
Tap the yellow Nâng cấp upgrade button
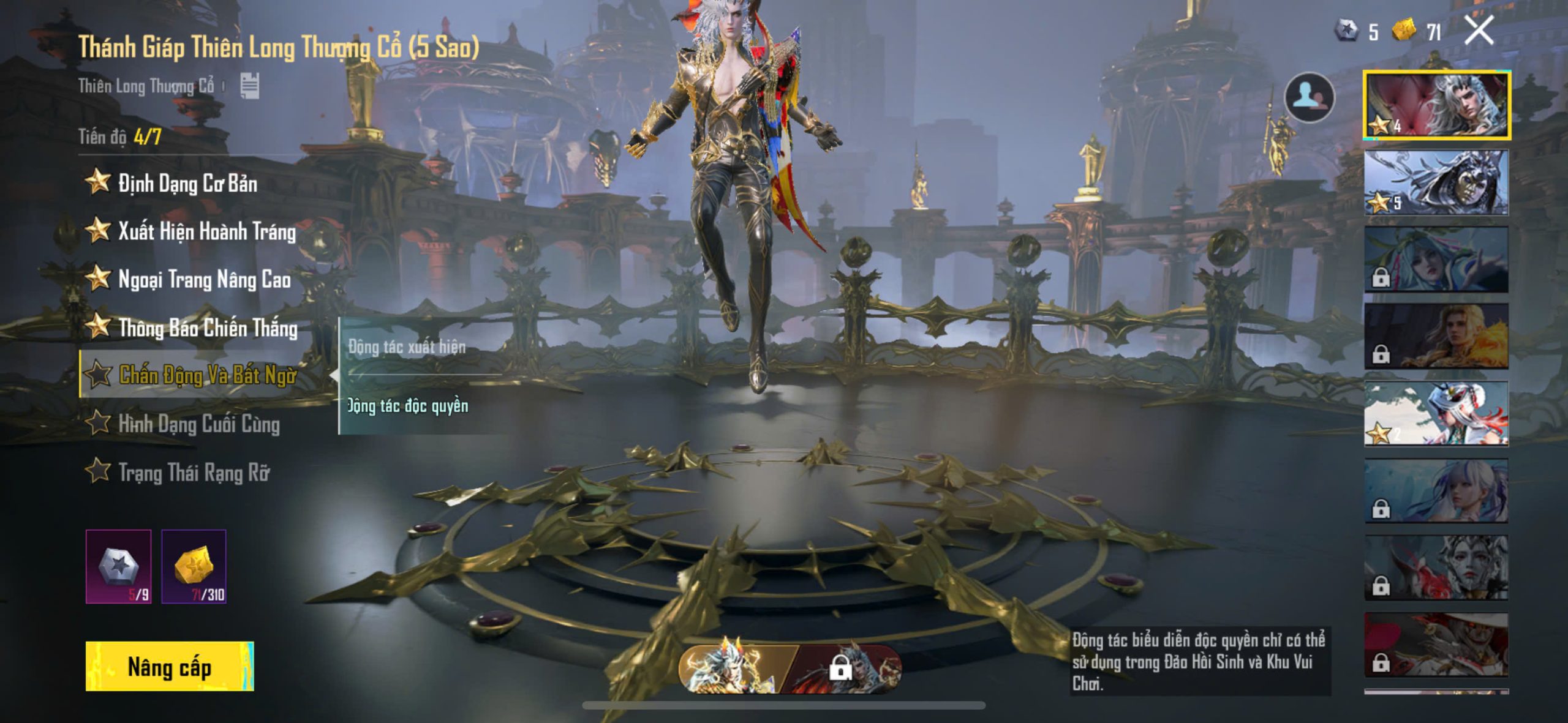click(170, 667)
